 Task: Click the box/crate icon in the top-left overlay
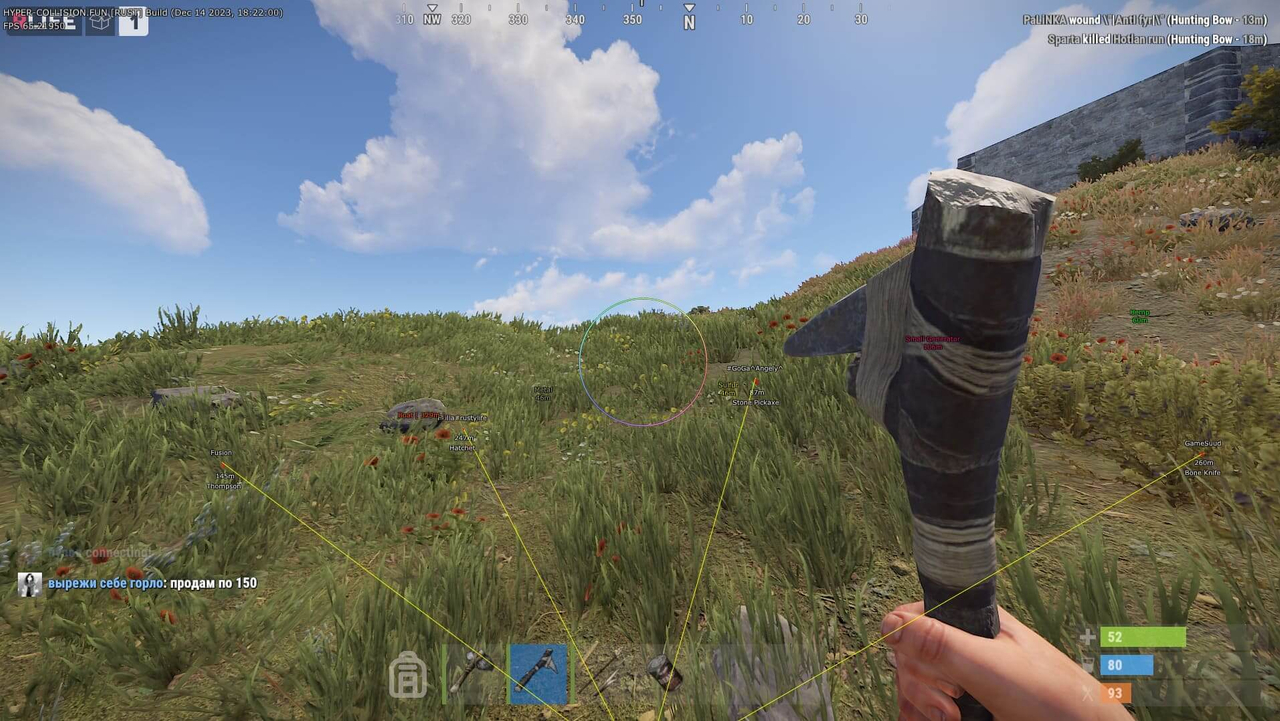coord(99,22)
